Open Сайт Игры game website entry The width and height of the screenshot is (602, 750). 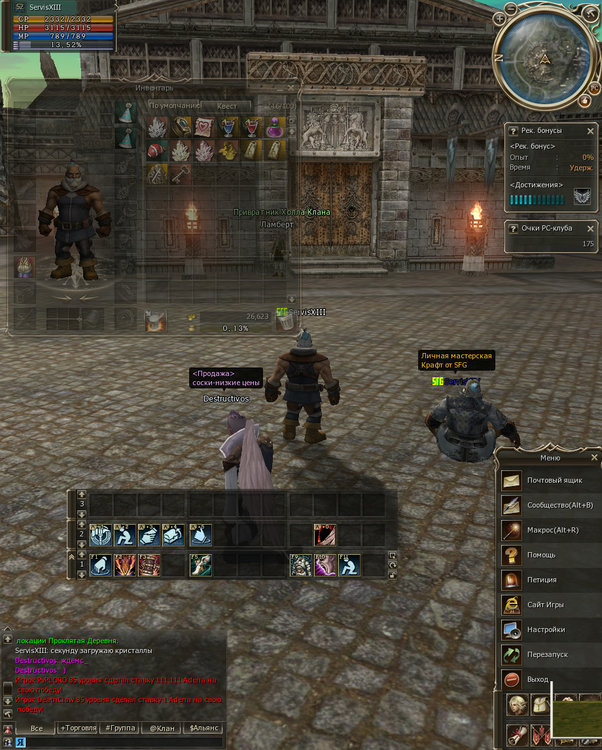548,604
